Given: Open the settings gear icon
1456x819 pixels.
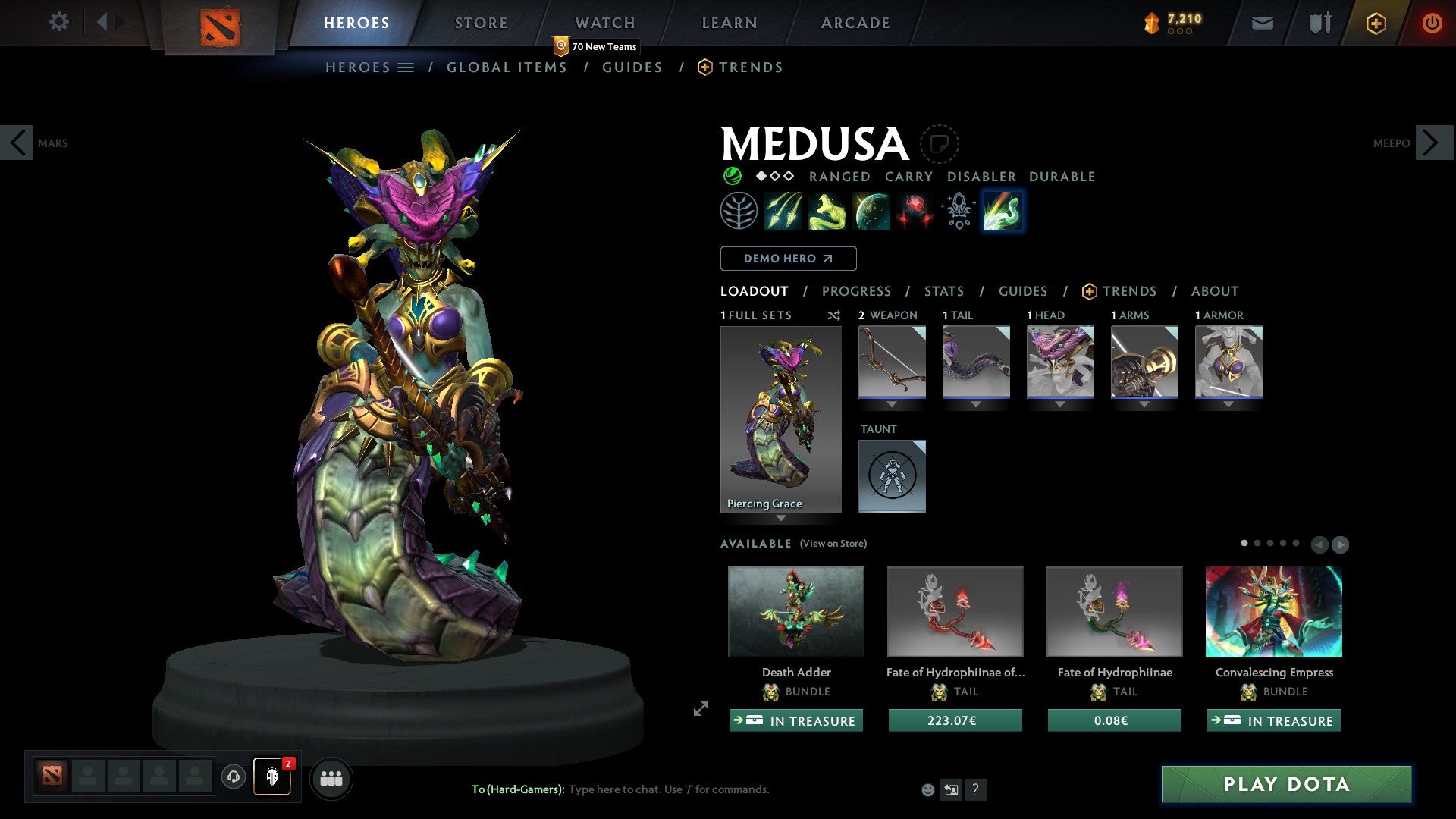Looking at the screenshot, I should coord(58,22).
